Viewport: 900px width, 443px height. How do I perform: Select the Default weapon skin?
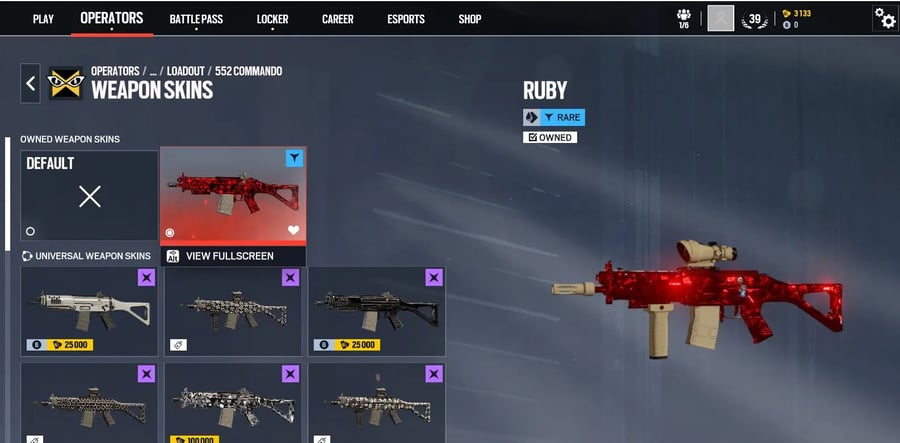click(89, 197)
